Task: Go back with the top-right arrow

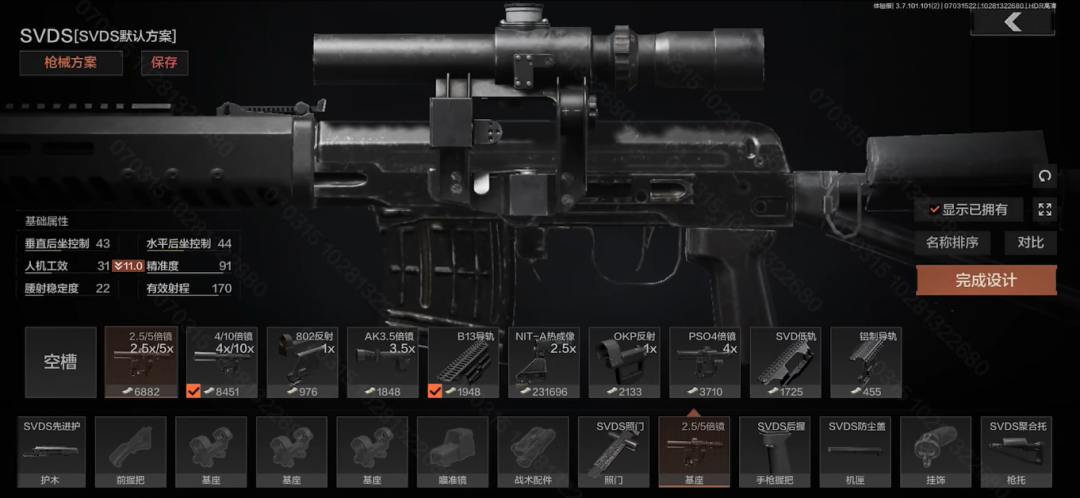Action: pyautogui.click(x=1013, y=22)
